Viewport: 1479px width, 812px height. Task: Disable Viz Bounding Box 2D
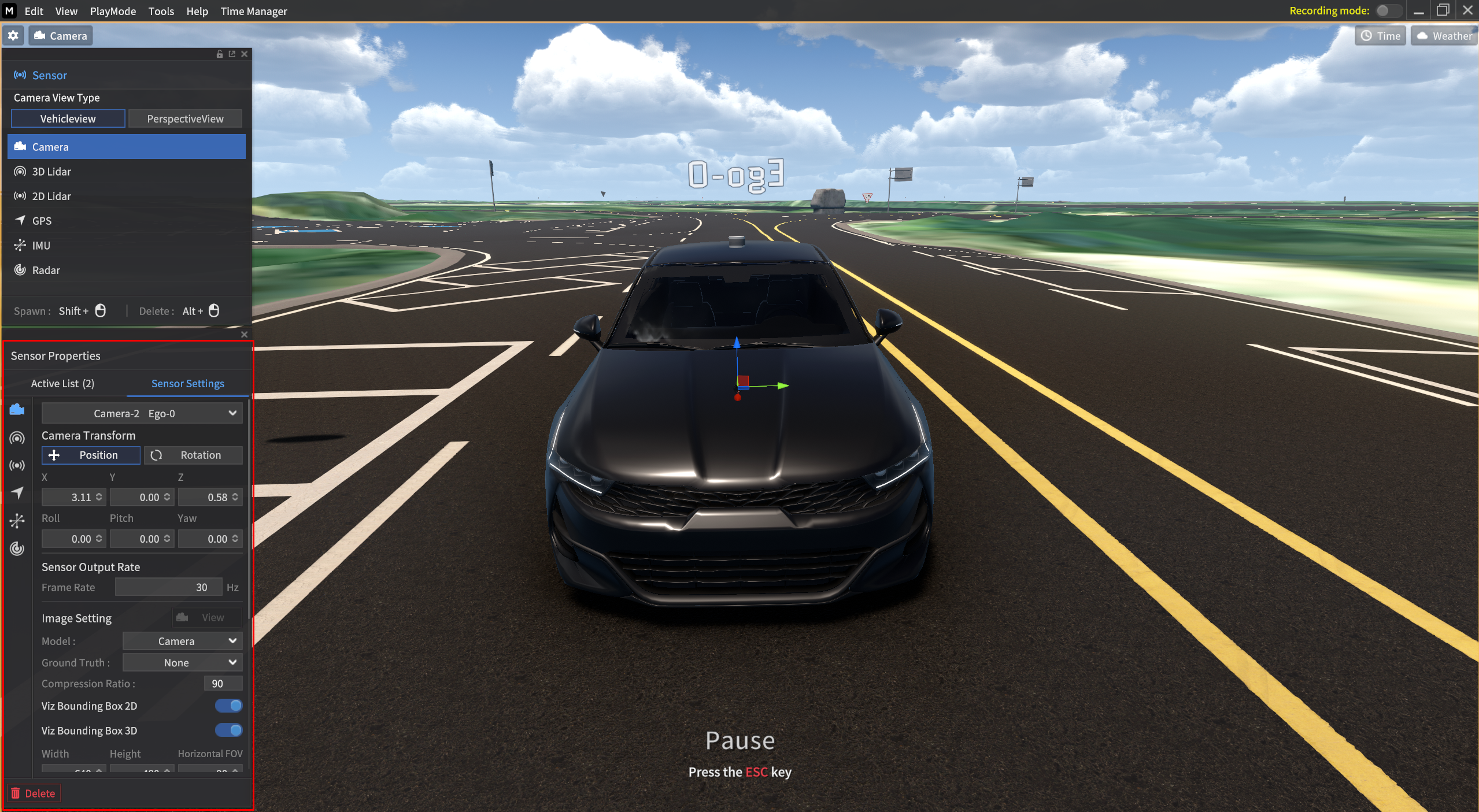point(228,705)
